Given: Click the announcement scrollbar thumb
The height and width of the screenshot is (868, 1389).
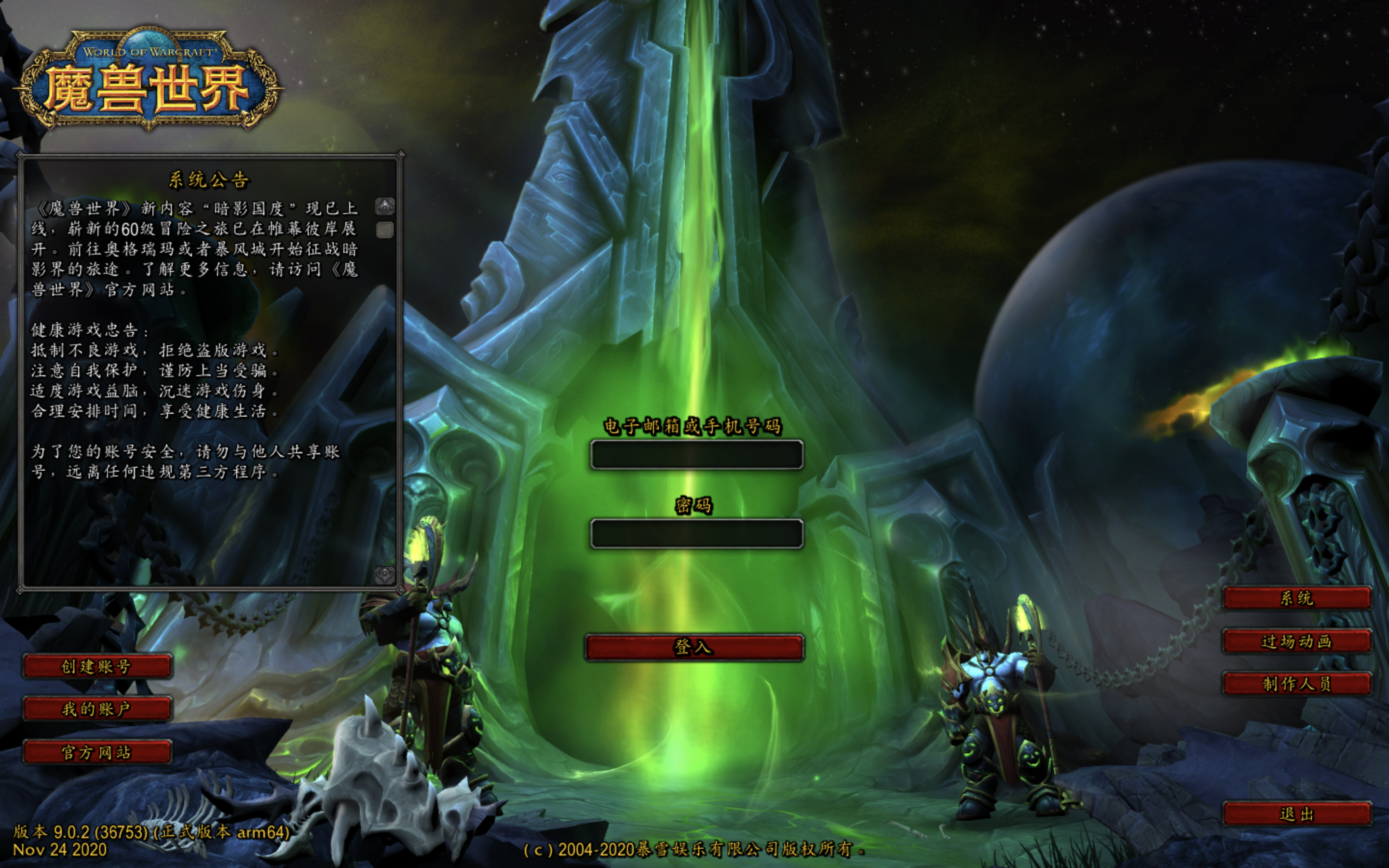Looking at the screenshot, I should point(384,230).
